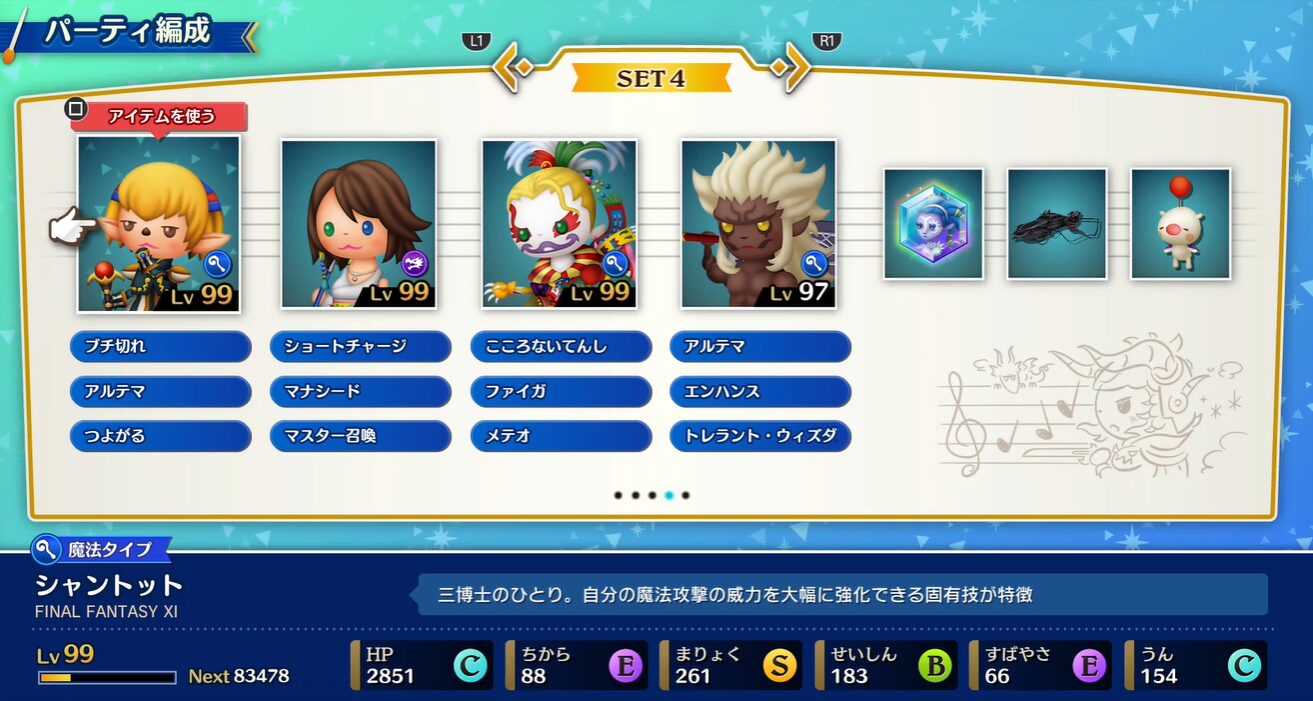Switch to previous set with left arrow
Screen dimensions: 1313x701
tap(510, 71)
